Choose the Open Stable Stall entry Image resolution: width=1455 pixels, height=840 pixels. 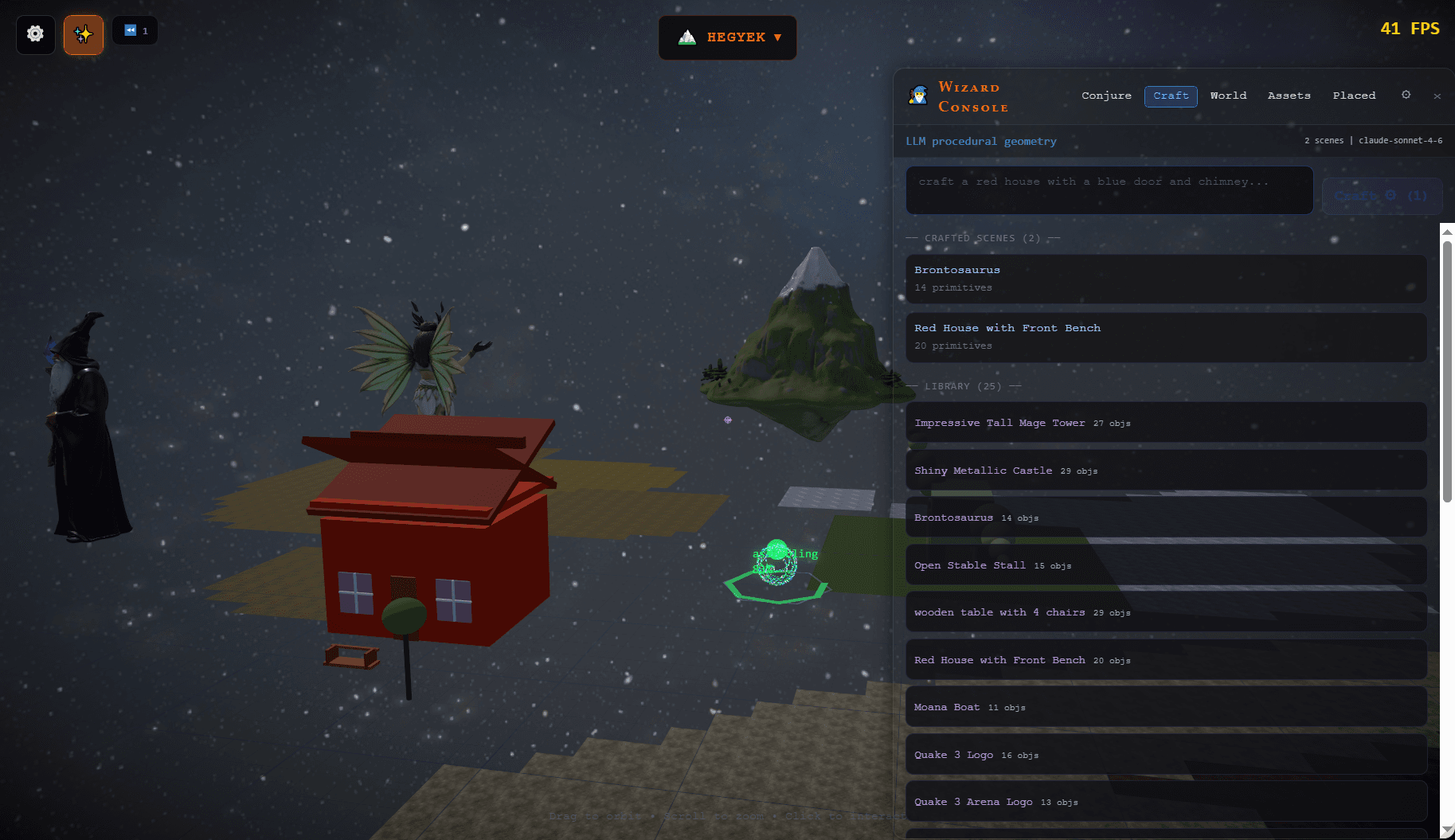pyautogui.click(x=1165, y=565)
